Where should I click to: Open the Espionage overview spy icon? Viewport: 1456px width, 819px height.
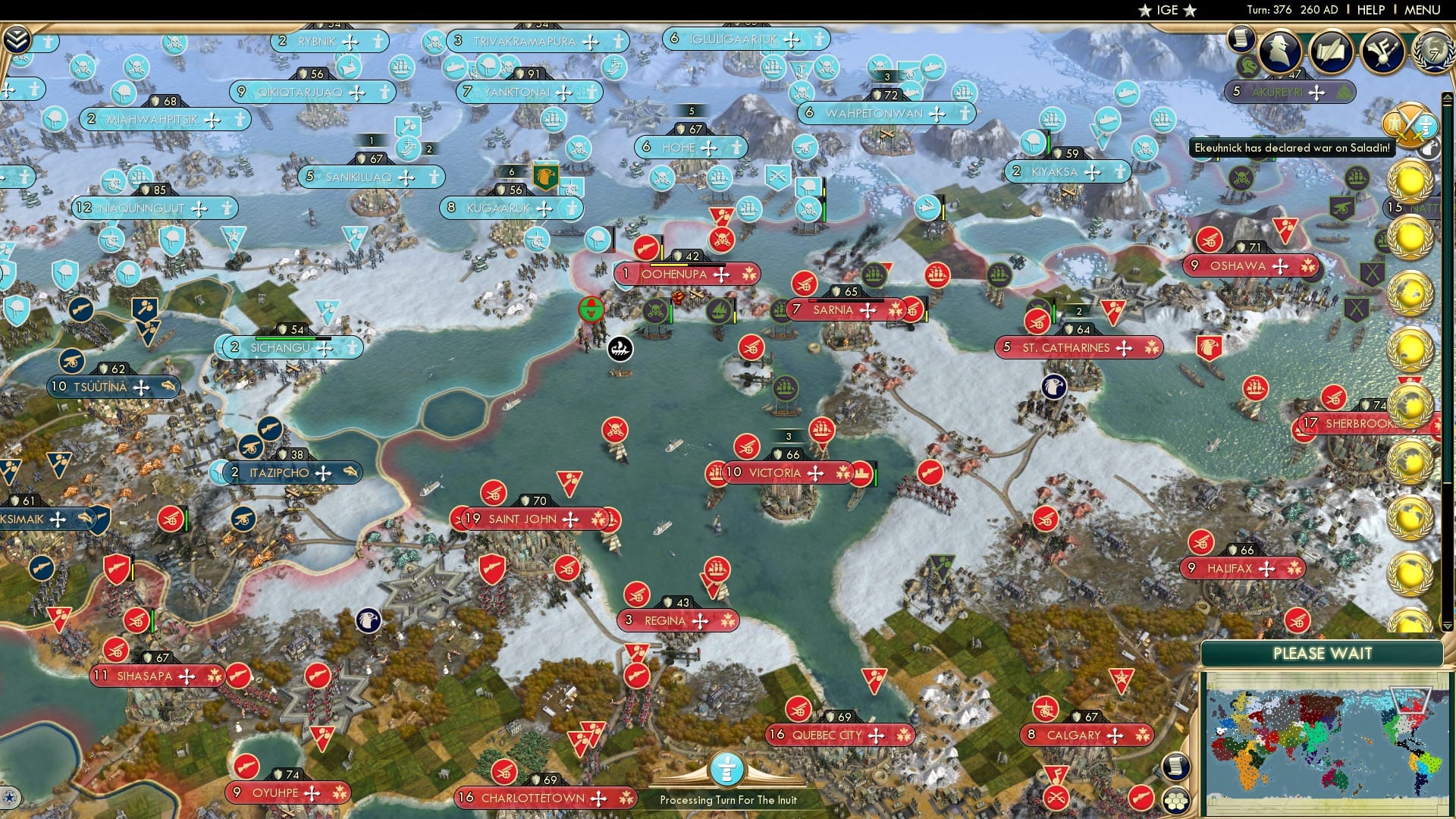(1280, 52)
